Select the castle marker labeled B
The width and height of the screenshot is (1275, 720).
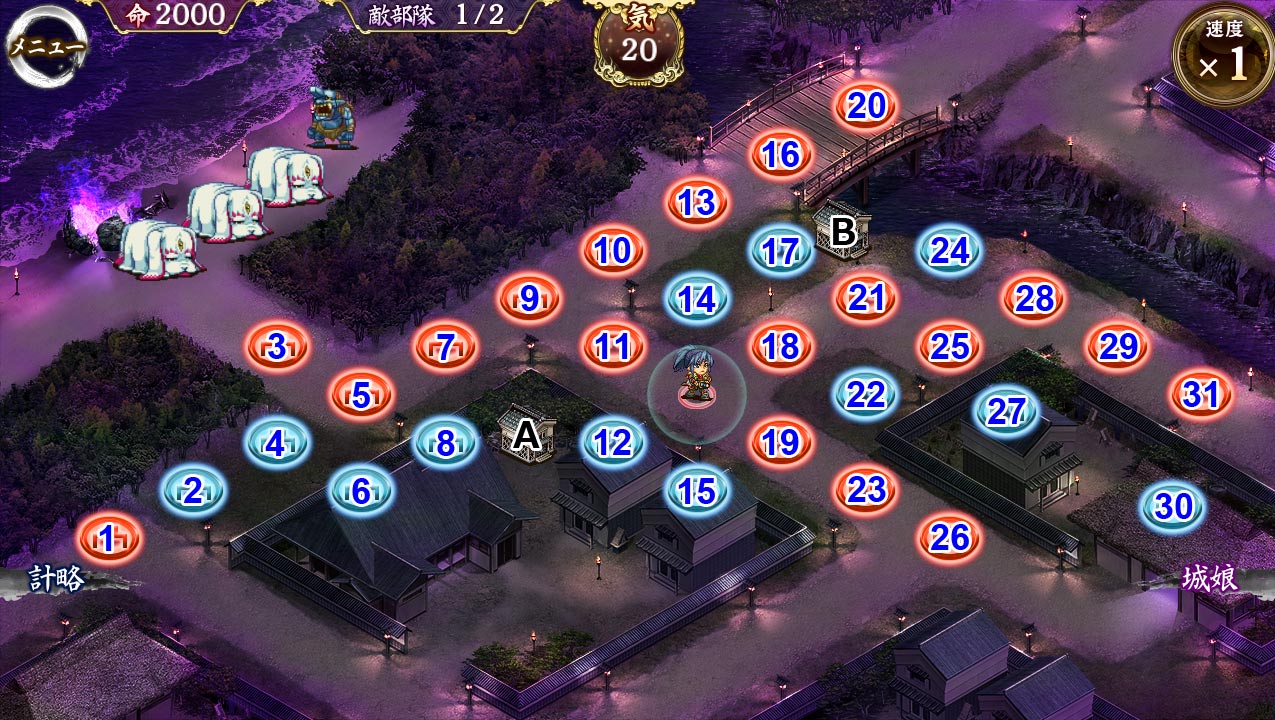click(x=843, y=231)
